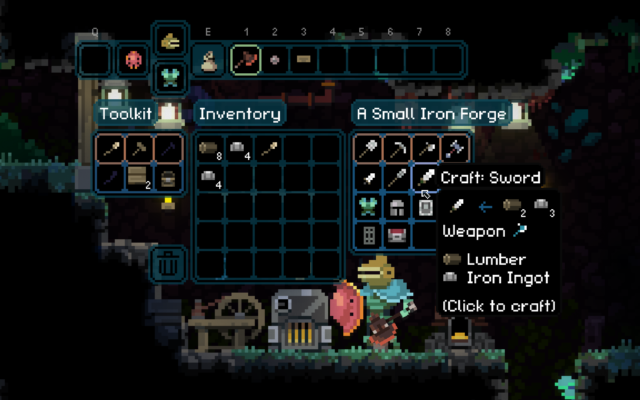Click the green armor equipment slot
Image resolution: width=640 pixels, height=400 pixels.
[x=168, y=75]
